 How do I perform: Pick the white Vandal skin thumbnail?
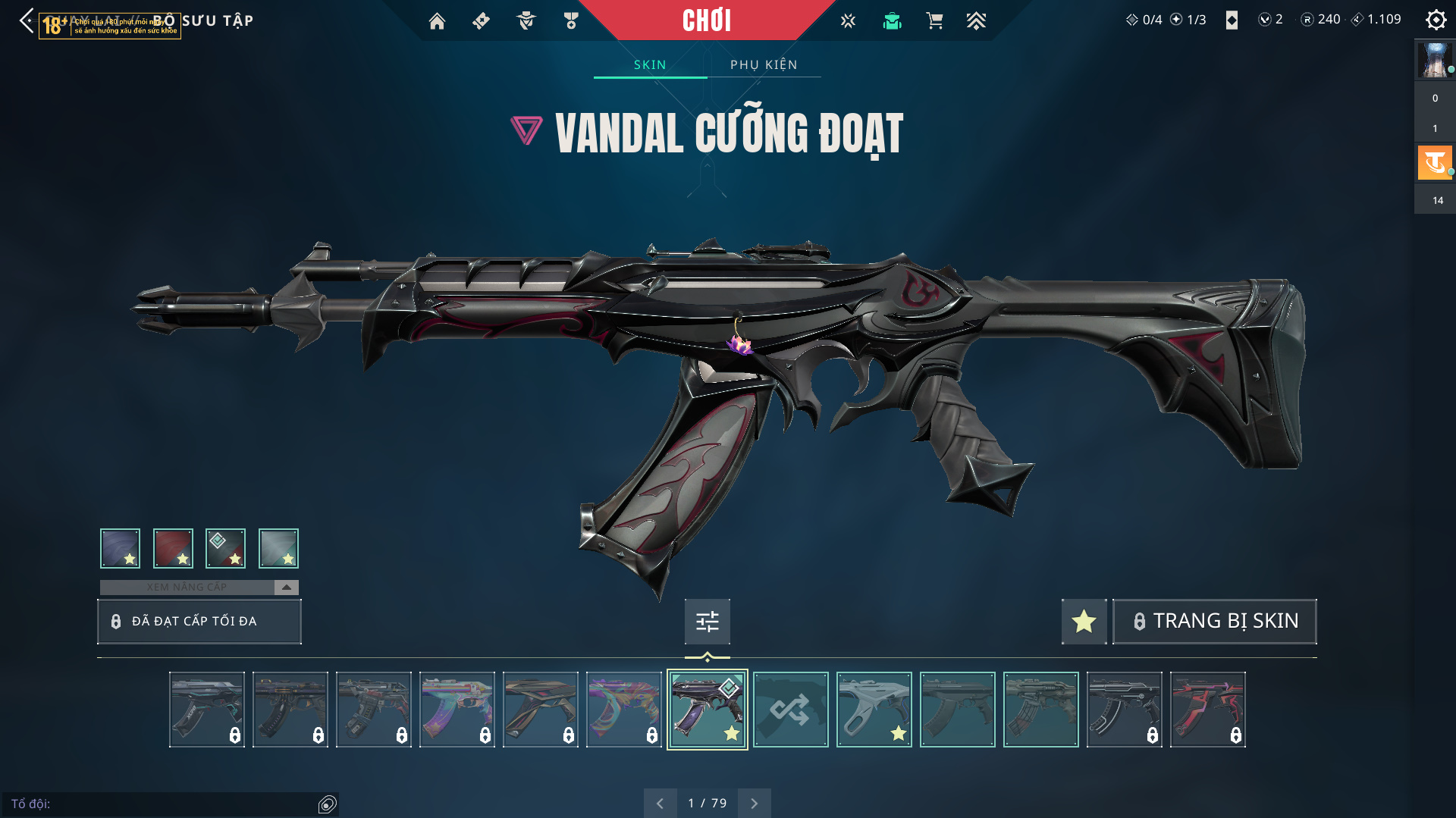(874, 710)
